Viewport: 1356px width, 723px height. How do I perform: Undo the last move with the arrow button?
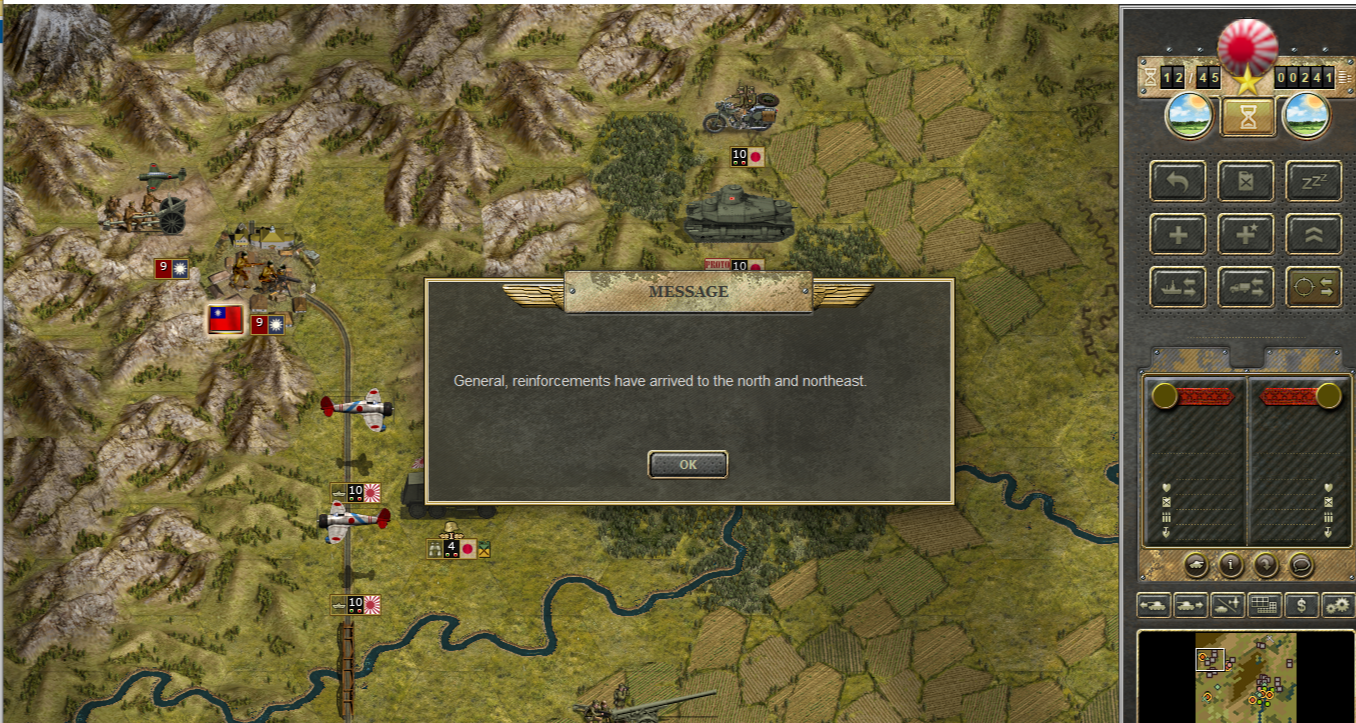pyautogui.click(x=1178, y=181)
